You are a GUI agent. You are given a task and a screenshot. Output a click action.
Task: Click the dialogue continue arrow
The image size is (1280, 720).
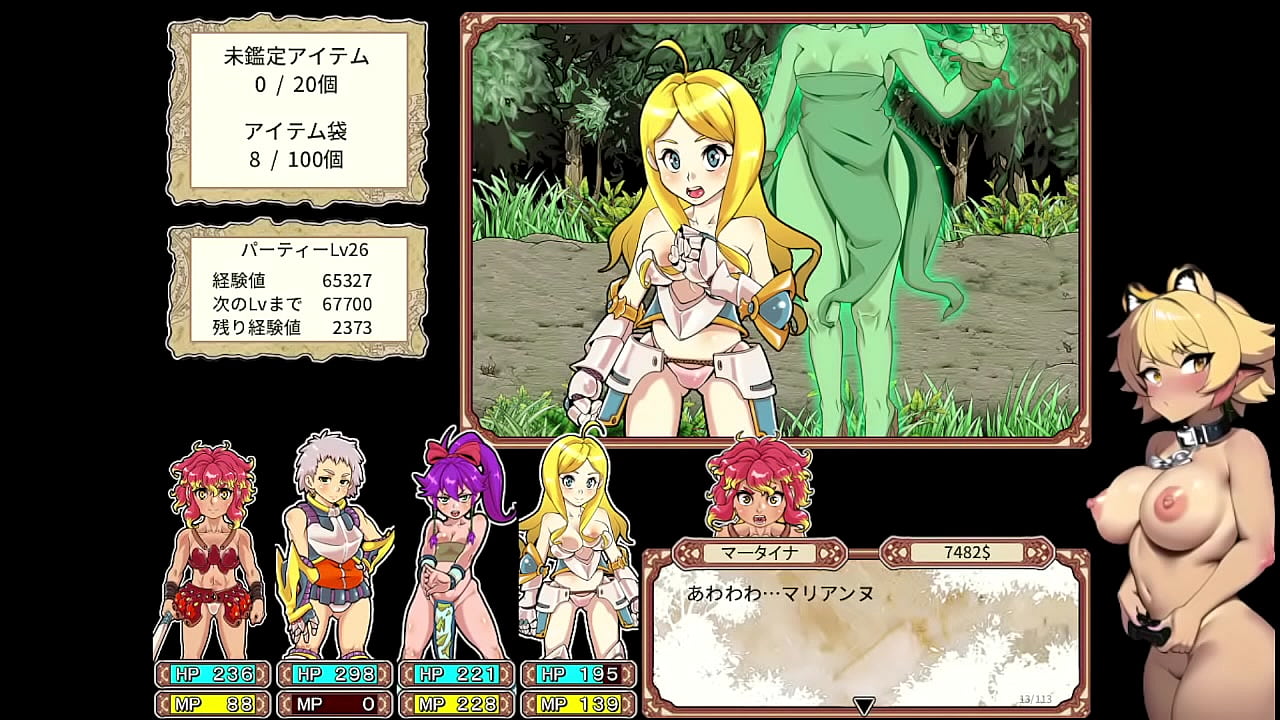[864, 706]
